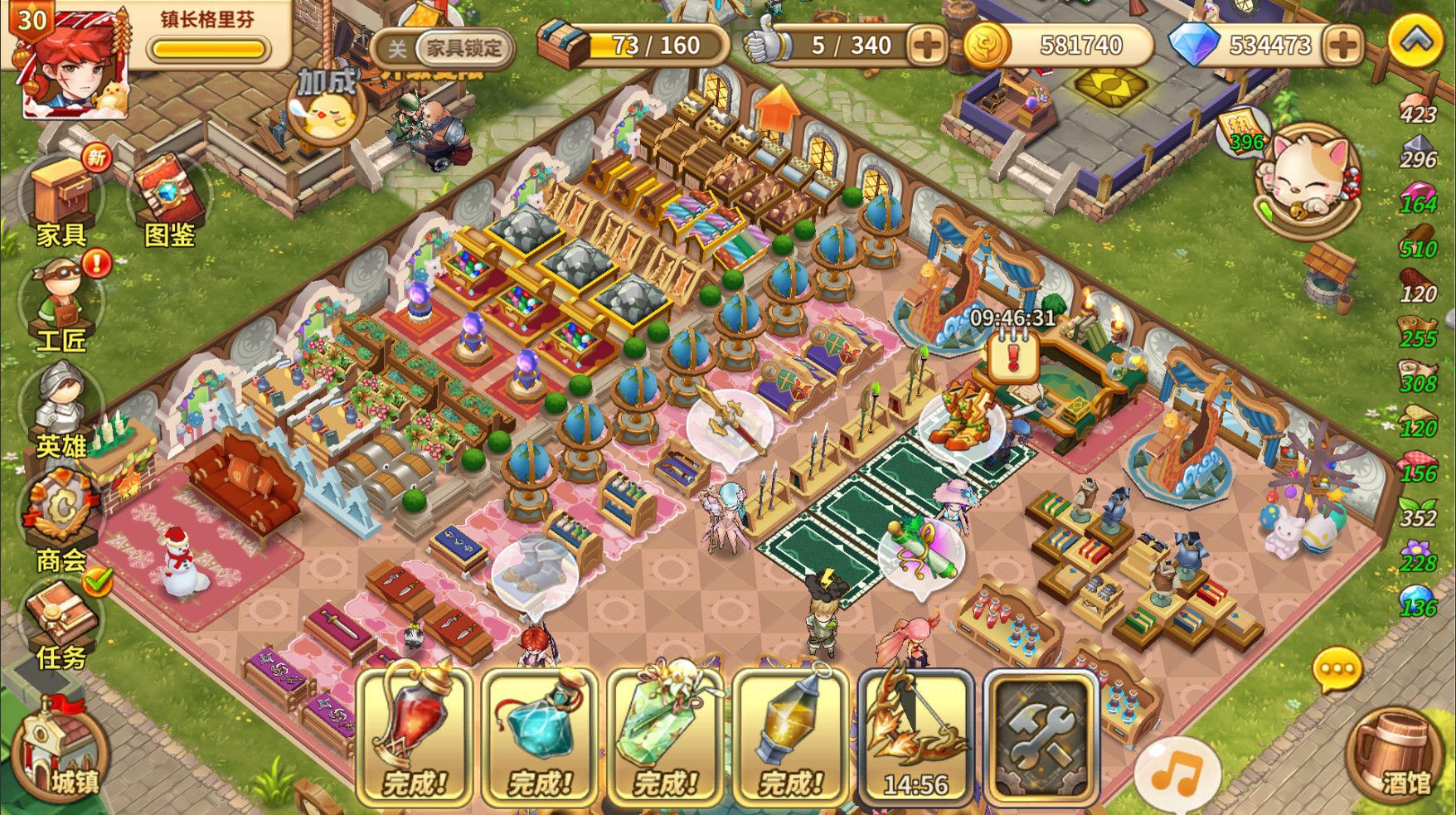Image resolution: width=1456 pixels, height=815 pixels.
Task: Open the 商会 guild menu
Action: (x=61, y=518)
